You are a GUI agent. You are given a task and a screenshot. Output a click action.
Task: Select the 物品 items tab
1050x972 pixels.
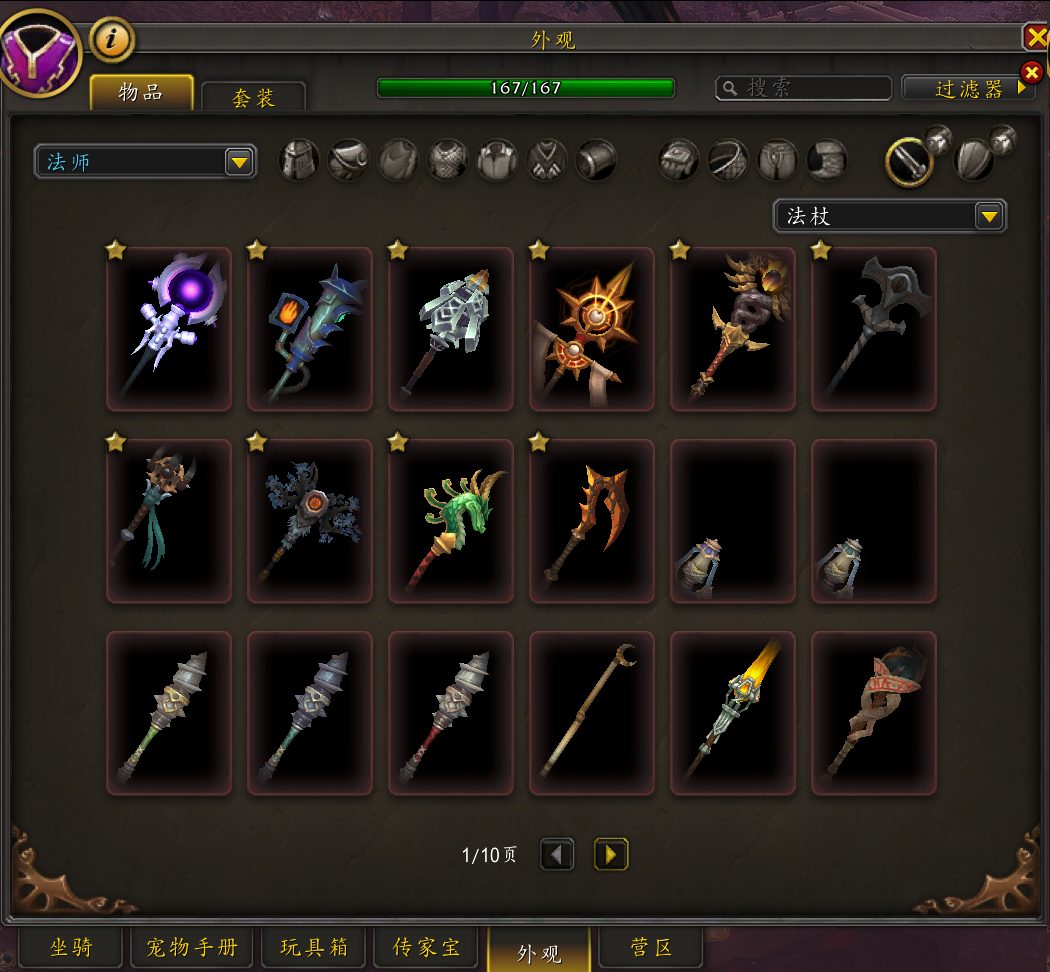coord(141,93)
